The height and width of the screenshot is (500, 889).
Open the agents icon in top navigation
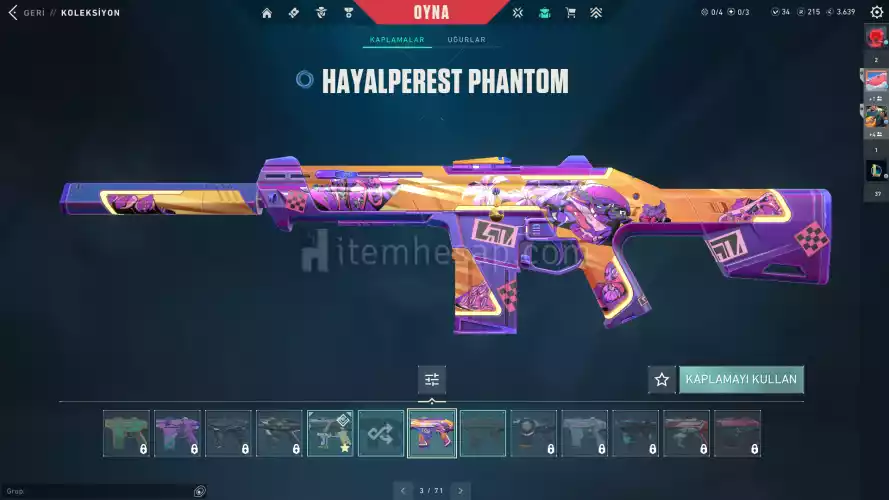tap(321, 13)
